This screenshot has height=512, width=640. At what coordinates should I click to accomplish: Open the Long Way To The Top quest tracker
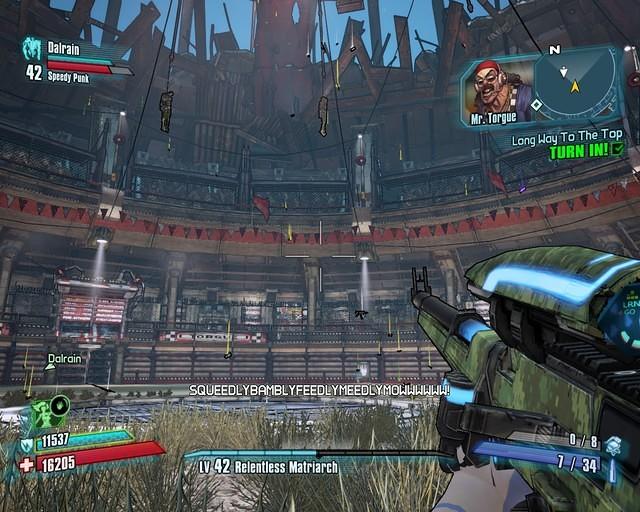567,140
